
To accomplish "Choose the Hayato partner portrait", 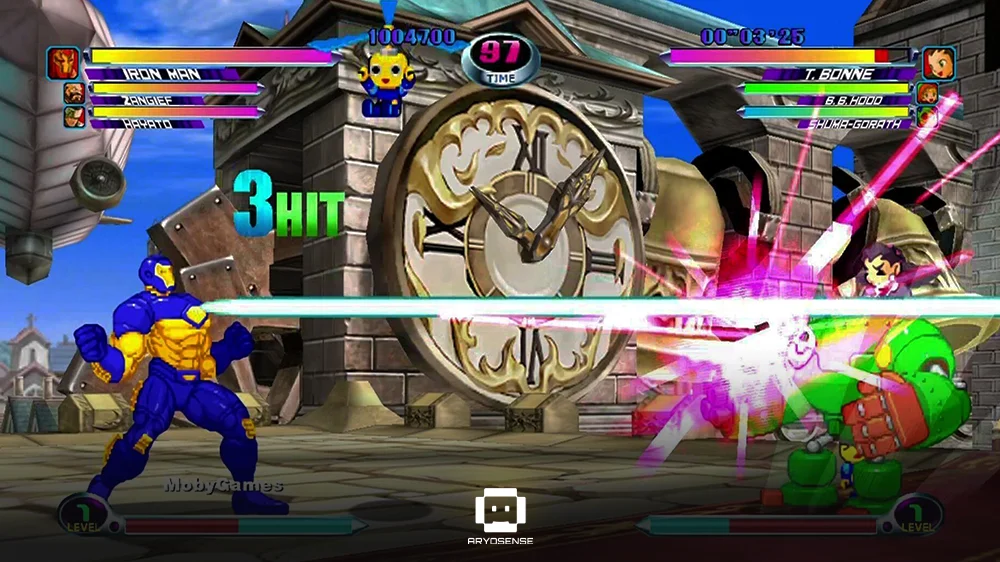I will (x=74, y=117).
